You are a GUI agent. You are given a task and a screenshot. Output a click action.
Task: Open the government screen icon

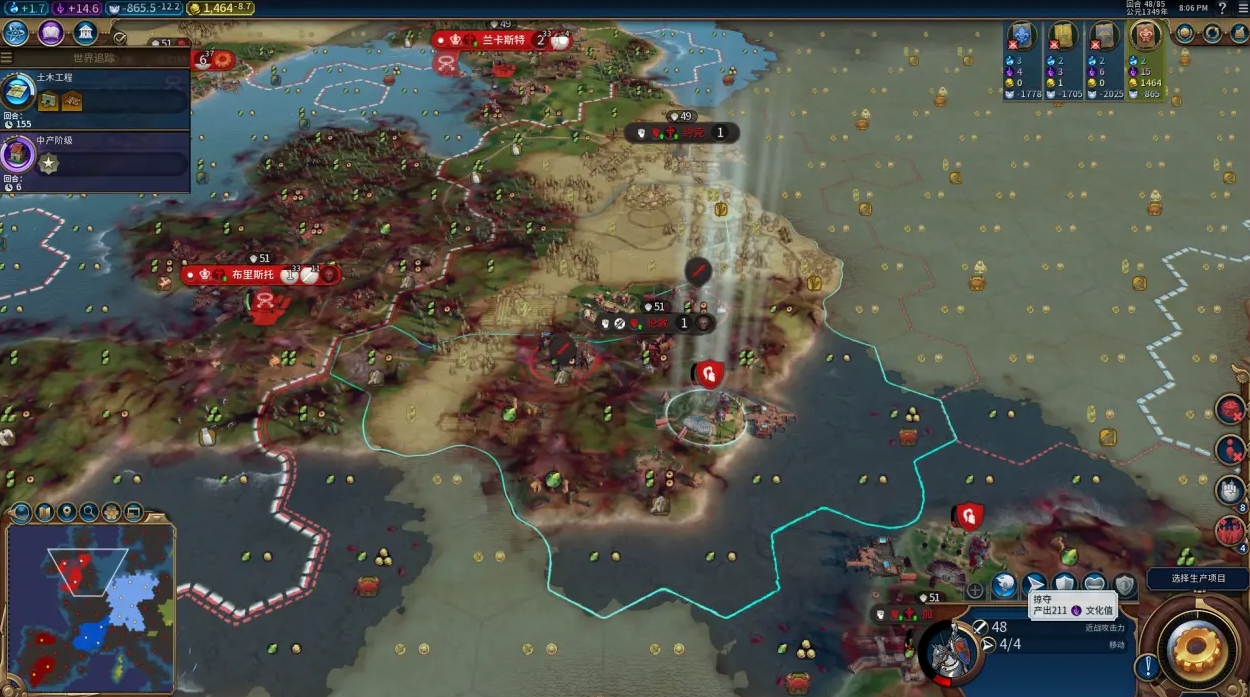pos(86,33)
